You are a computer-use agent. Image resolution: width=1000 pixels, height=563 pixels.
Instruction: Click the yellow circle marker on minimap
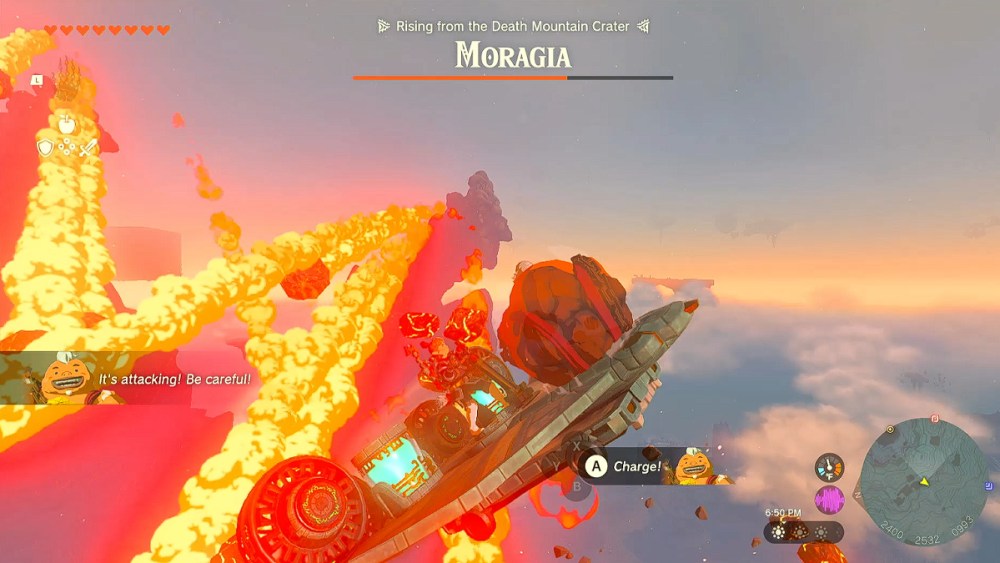[890, 430]
